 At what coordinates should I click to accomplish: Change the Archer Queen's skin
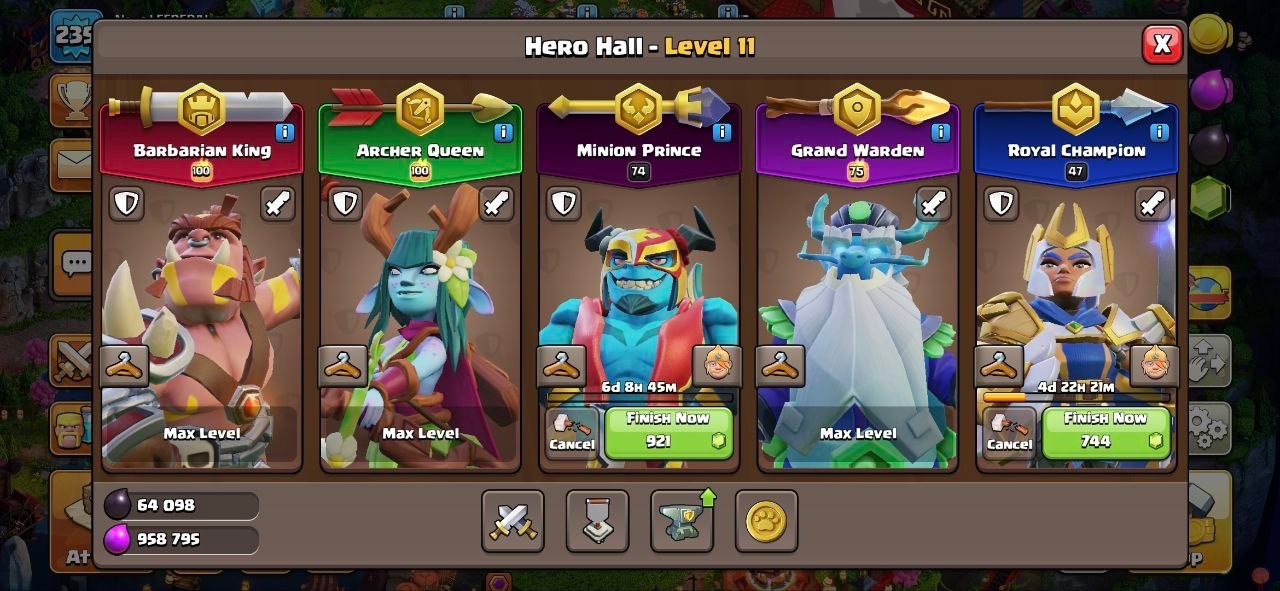(x=343, y=366)
